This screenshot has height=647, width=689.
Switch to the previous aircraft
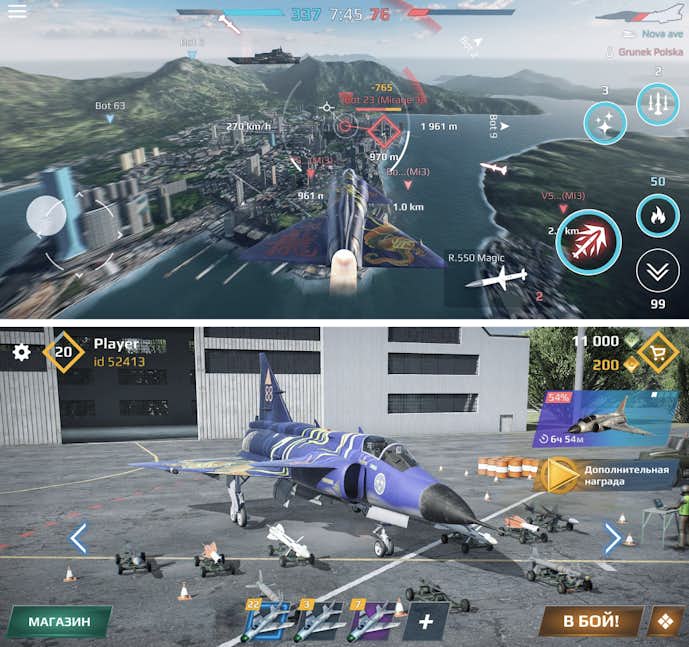(78, 538)
